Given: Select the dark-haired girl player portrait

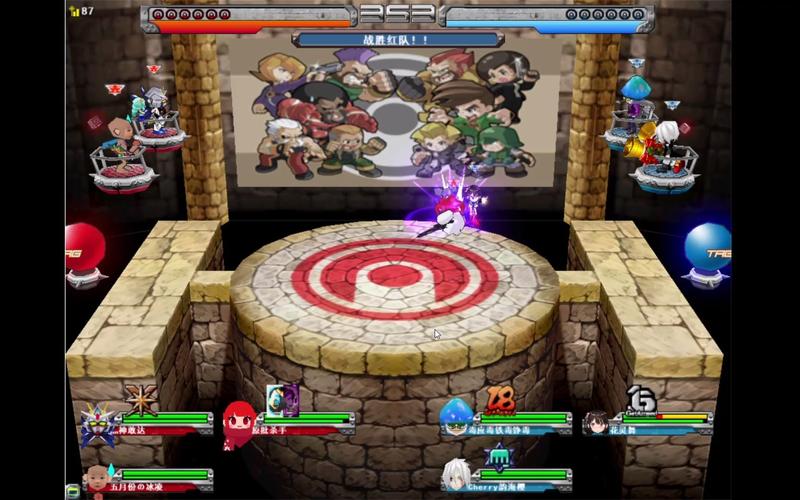Looking at the screenshot, I should point(598,423).
